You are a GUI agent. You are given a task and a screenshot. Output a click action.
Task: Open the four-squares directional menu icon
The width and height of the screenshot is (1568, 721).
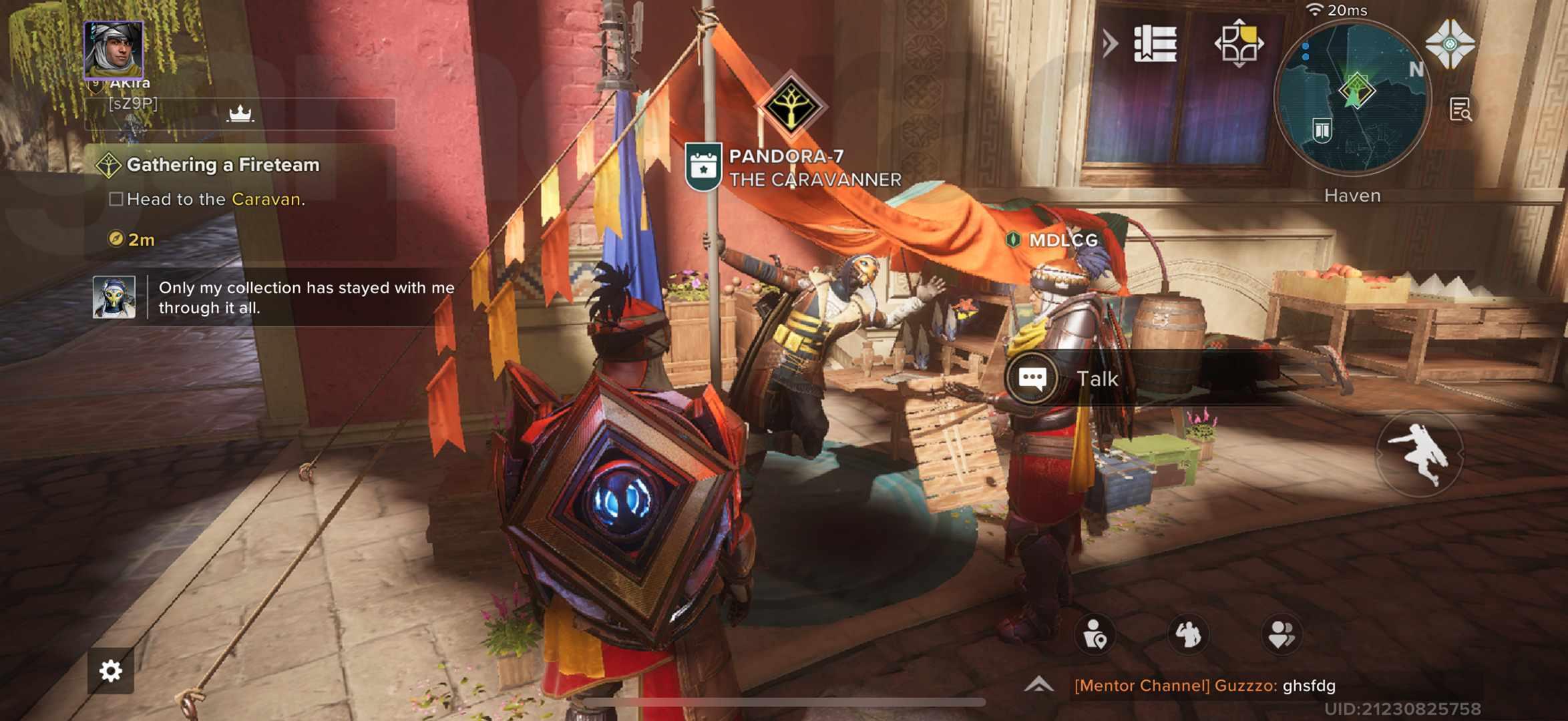[x=1239, y=44]
